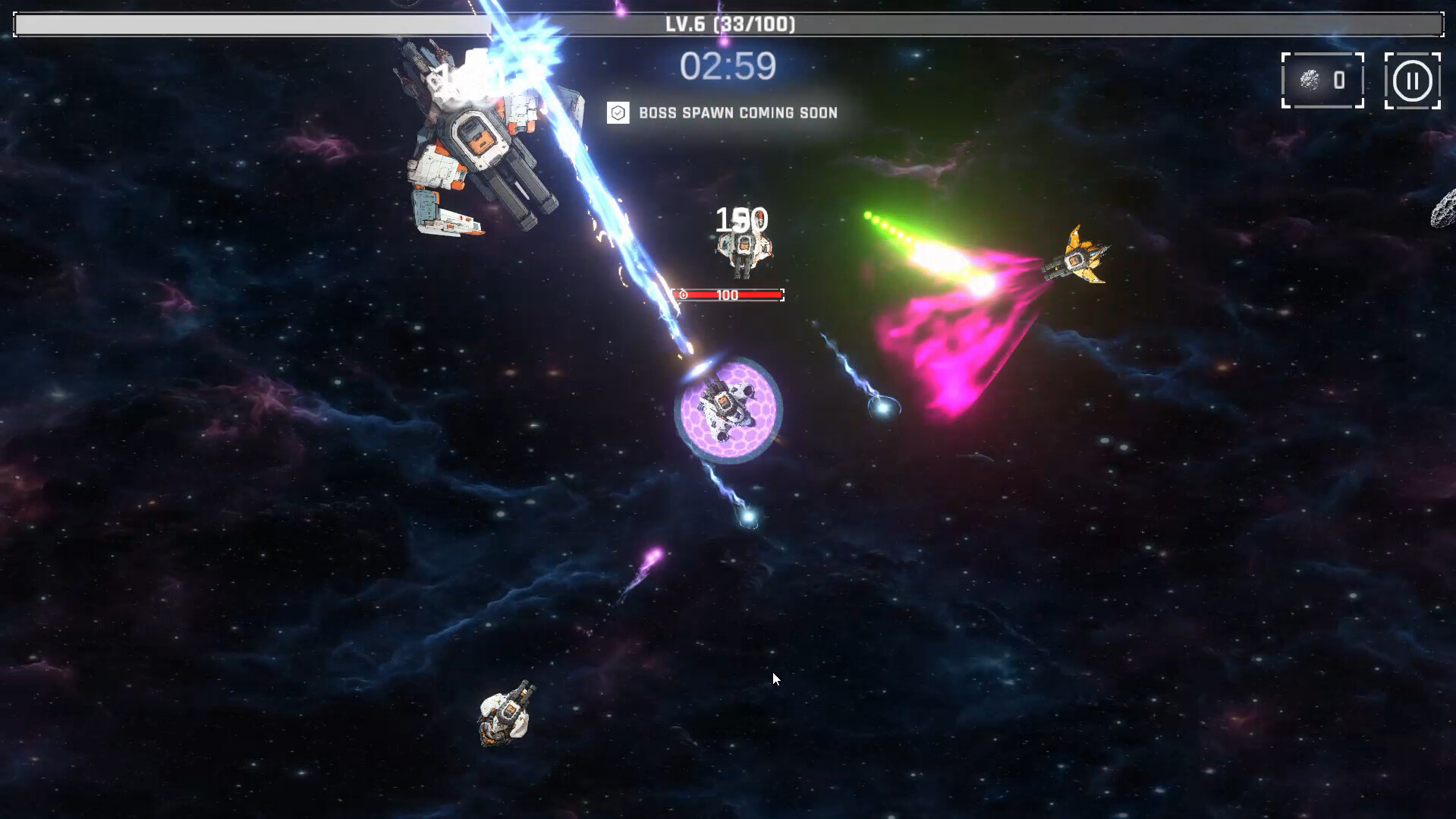Click the 02:59 countdown timer

pyautogui.click(x=729, y=67)
